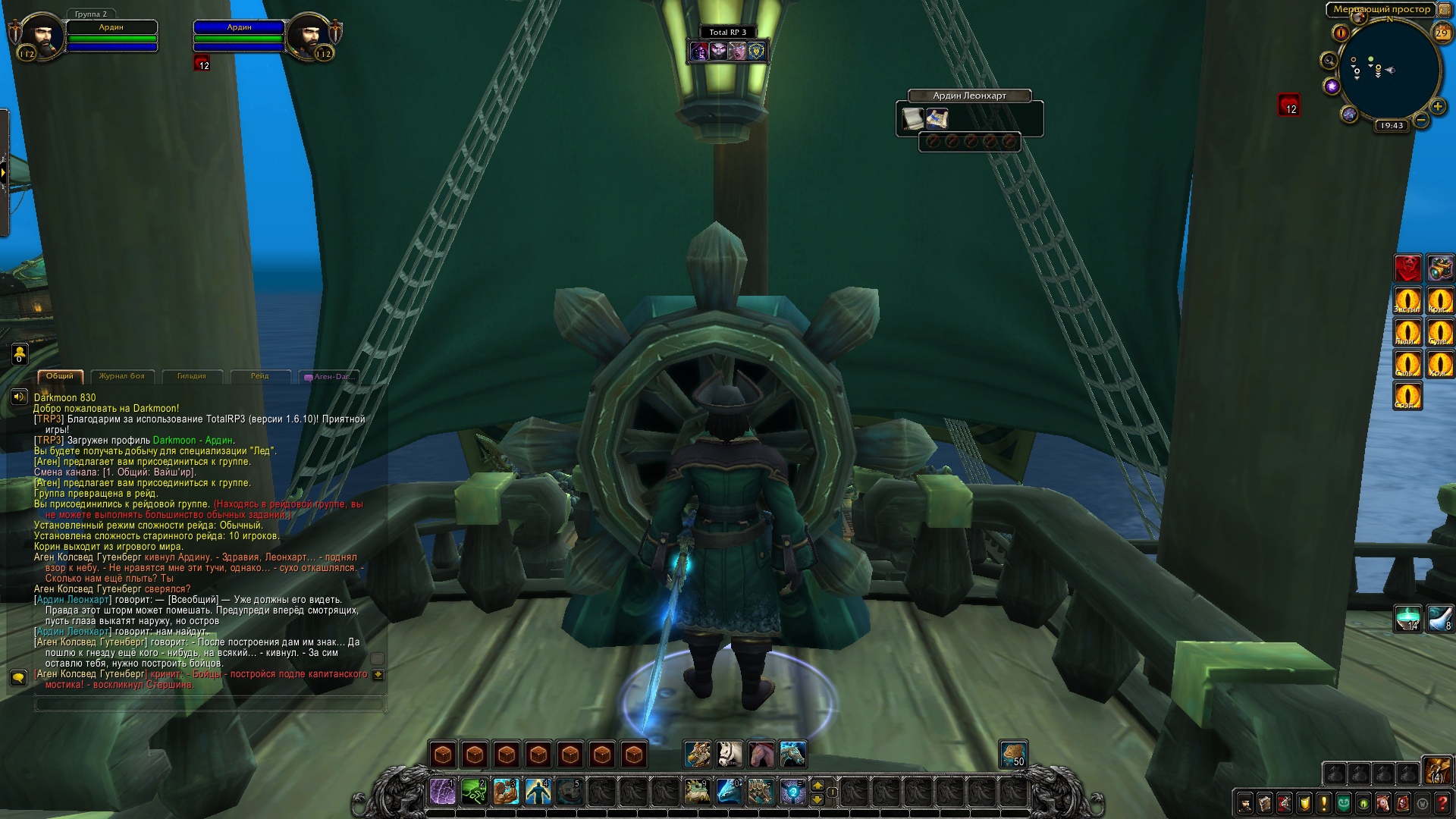
Task: Open the calendar showing day 29
Action: 1441,33
